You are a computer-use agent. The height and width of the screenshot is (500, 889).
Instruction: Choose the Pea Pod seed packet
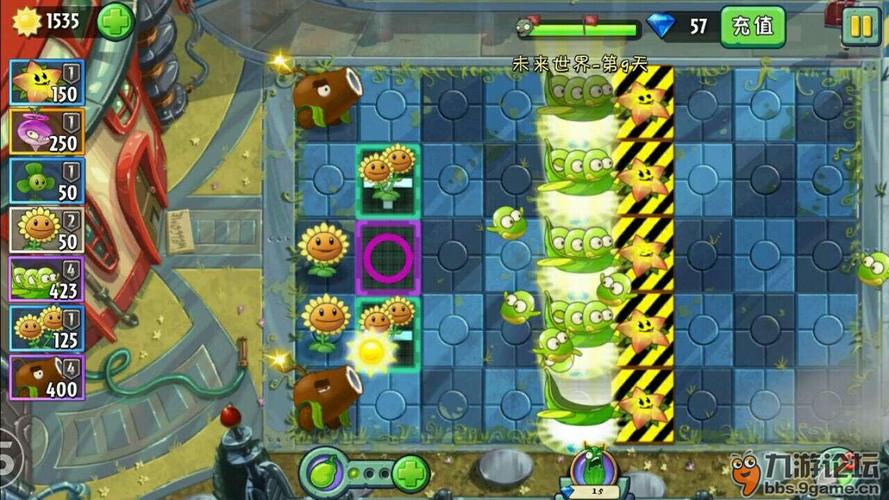click(x=47, y=279)
